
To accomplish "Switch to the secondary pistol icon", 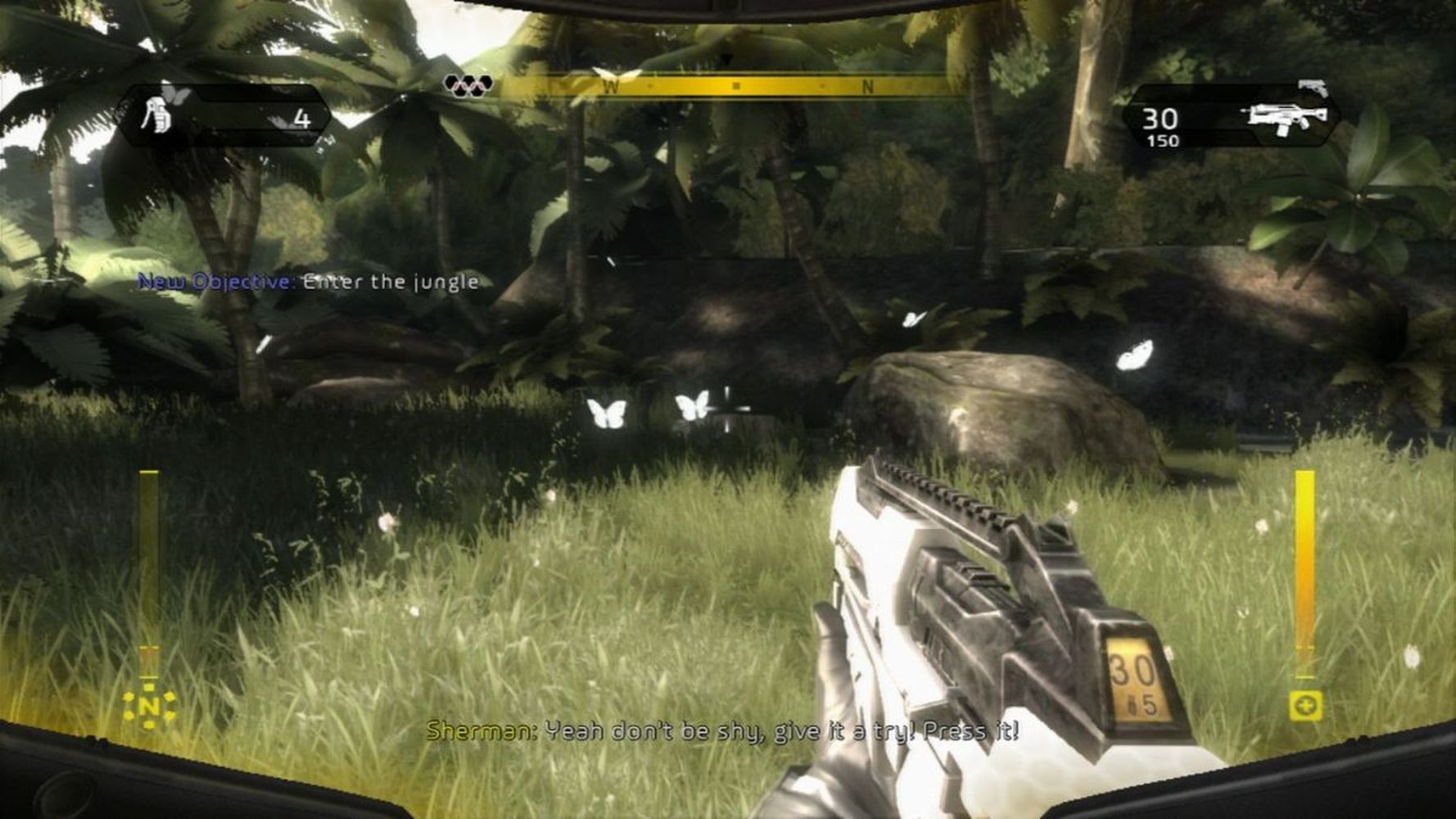I will point(1313,87).
